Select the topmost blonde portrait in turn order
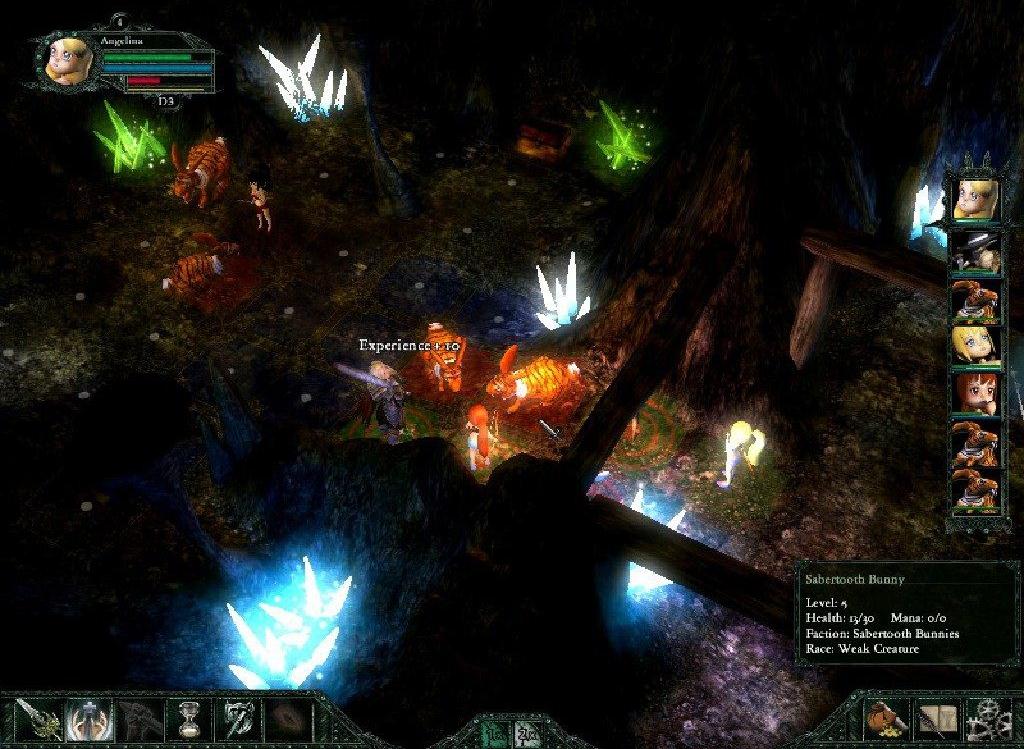The width and height of the screenshot is (1024, 749). pos(975,200)
